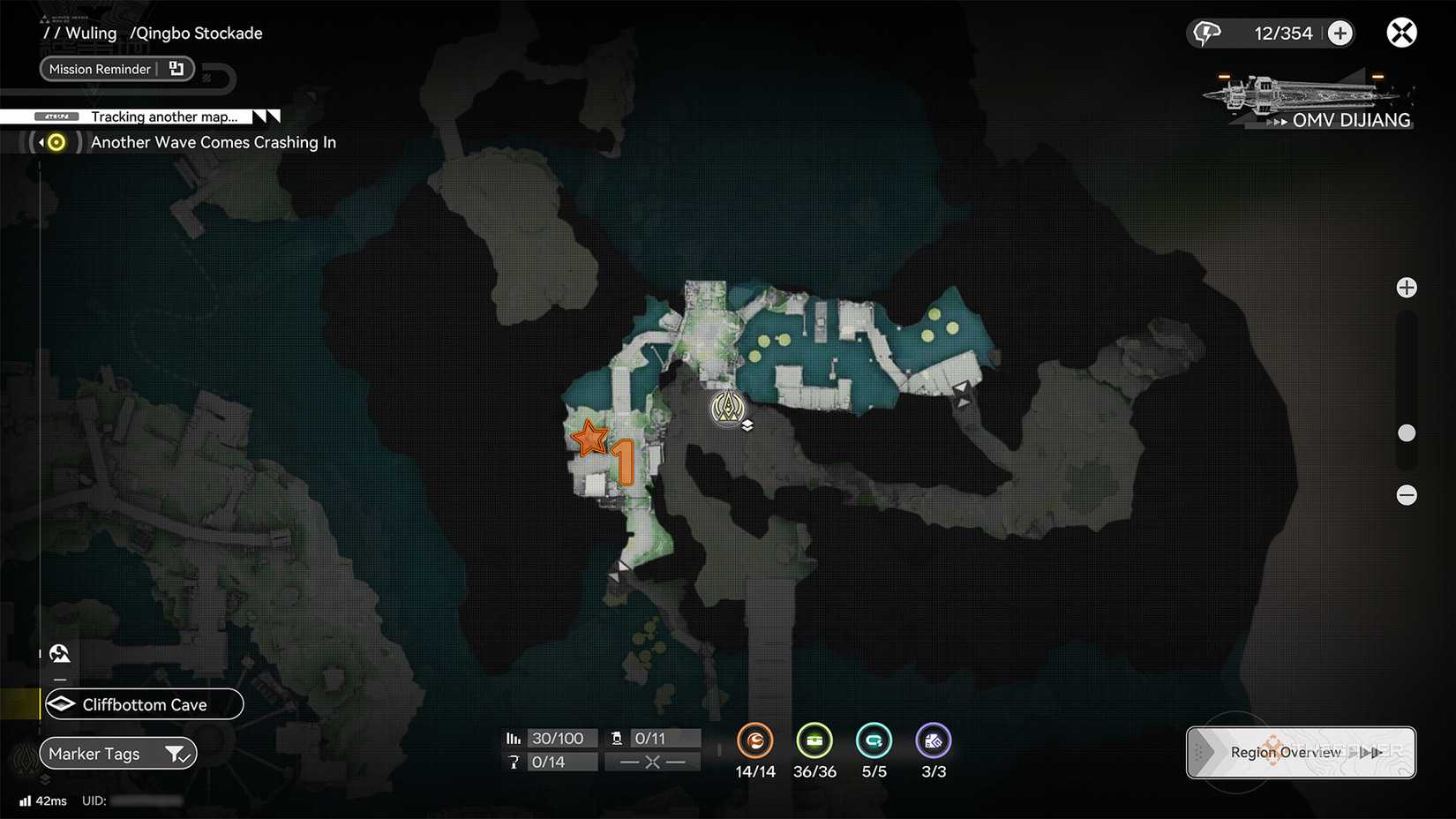The height and width of the screenshot is (819, 1456).
Task: Select the green 36/36 supply chest icon
Action: tap(814, 741)
